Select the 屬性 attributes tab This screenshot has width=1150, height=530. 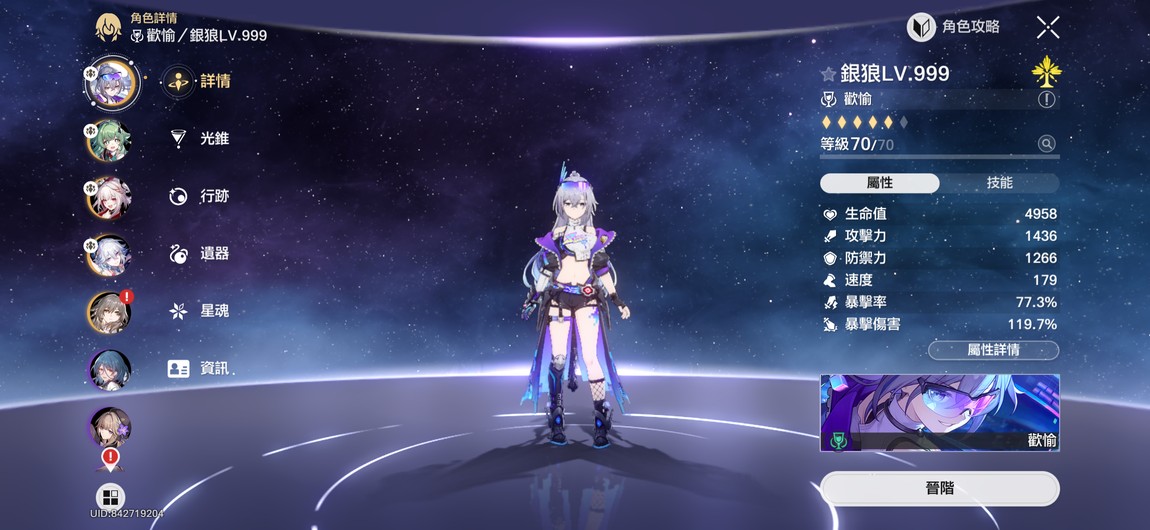pos(879,183)
